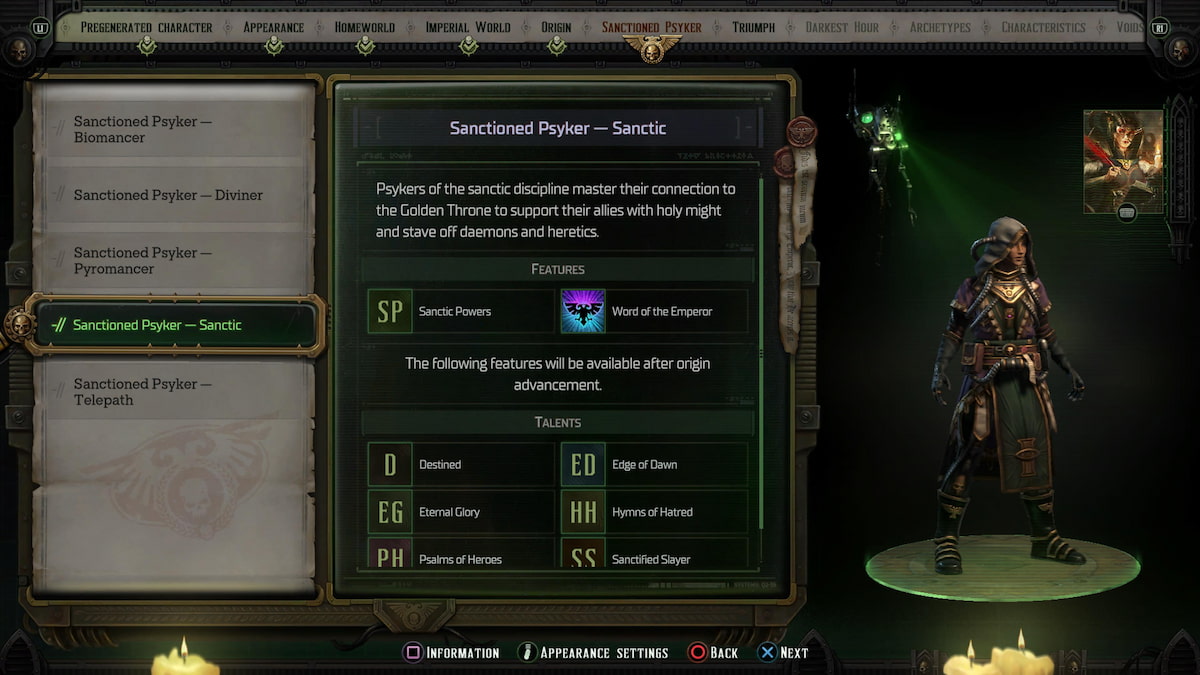
Task: Pick Sanctioned Psyker — Pyromancer entry
Action: tap(172, 261)
